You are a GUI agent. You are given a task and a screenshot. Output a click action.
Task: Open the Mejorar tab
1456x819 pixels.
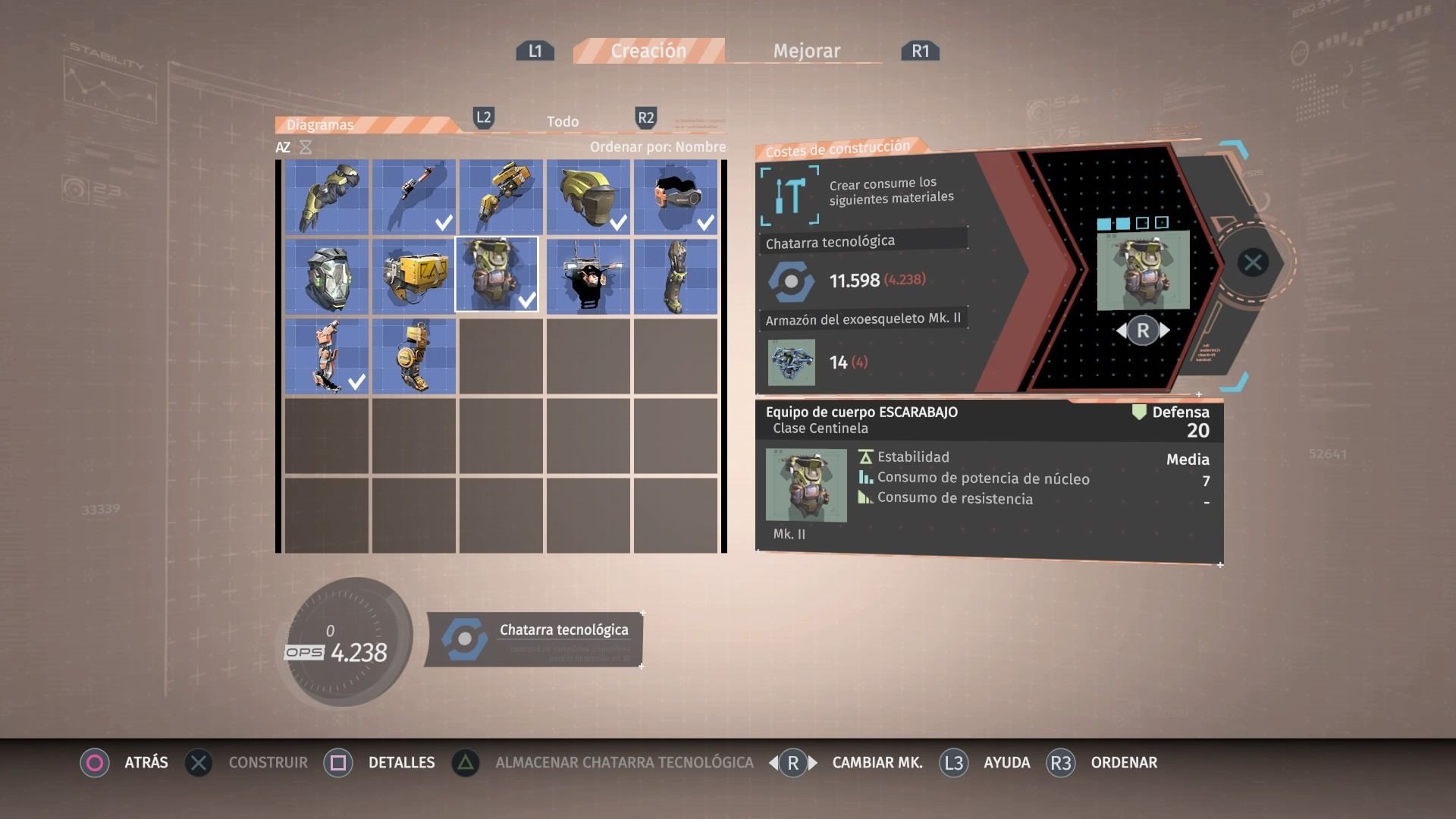point(806,51)
